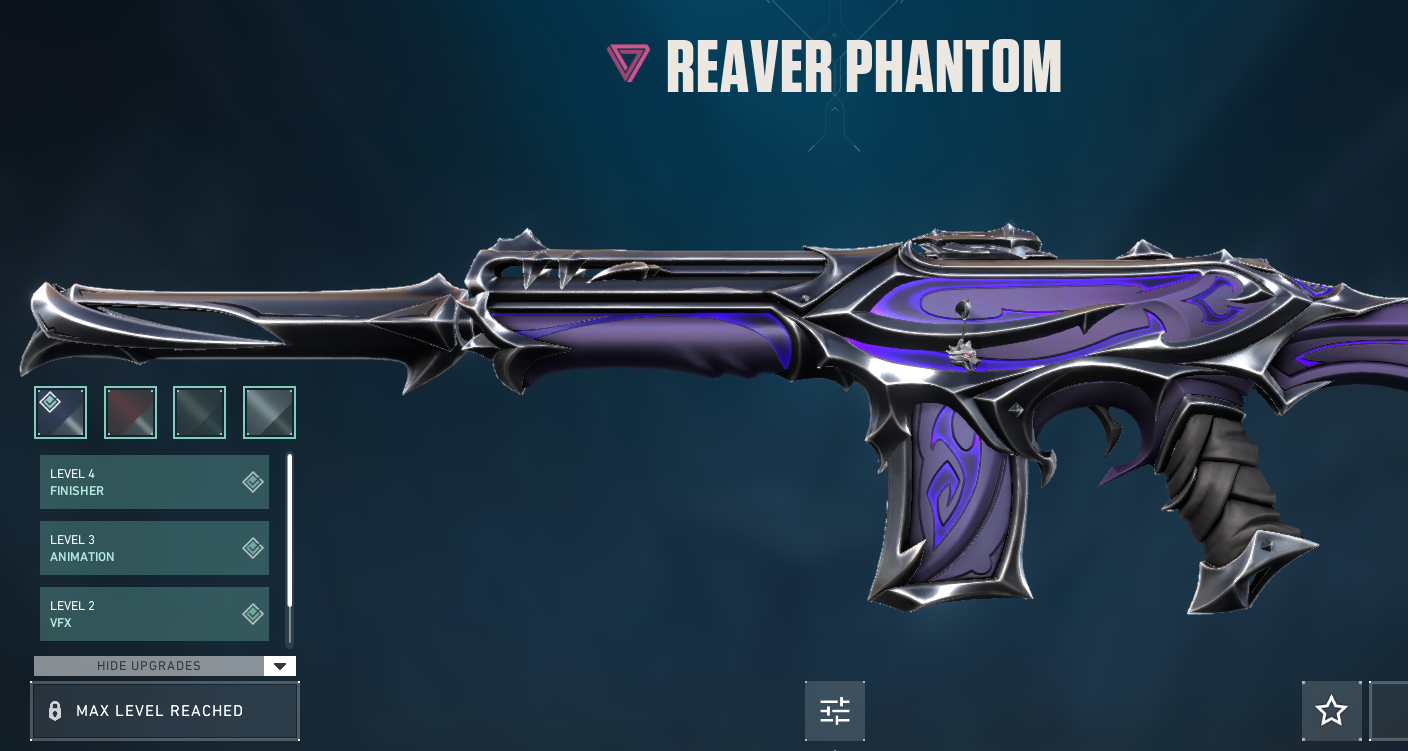Open the sliders customization button
The height and width of the screenshot is (751, 1408).
pyautogui.click(x=835, y=711)
